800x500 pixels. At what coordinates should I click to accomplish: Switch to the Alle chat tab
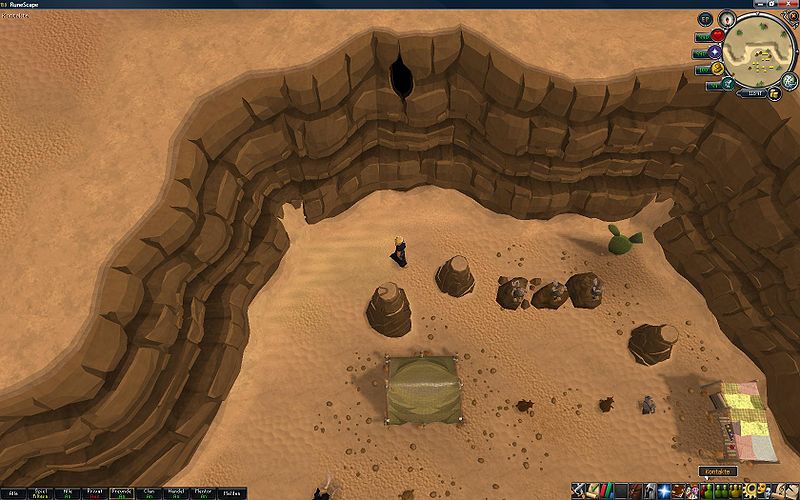tap(11, 493)
